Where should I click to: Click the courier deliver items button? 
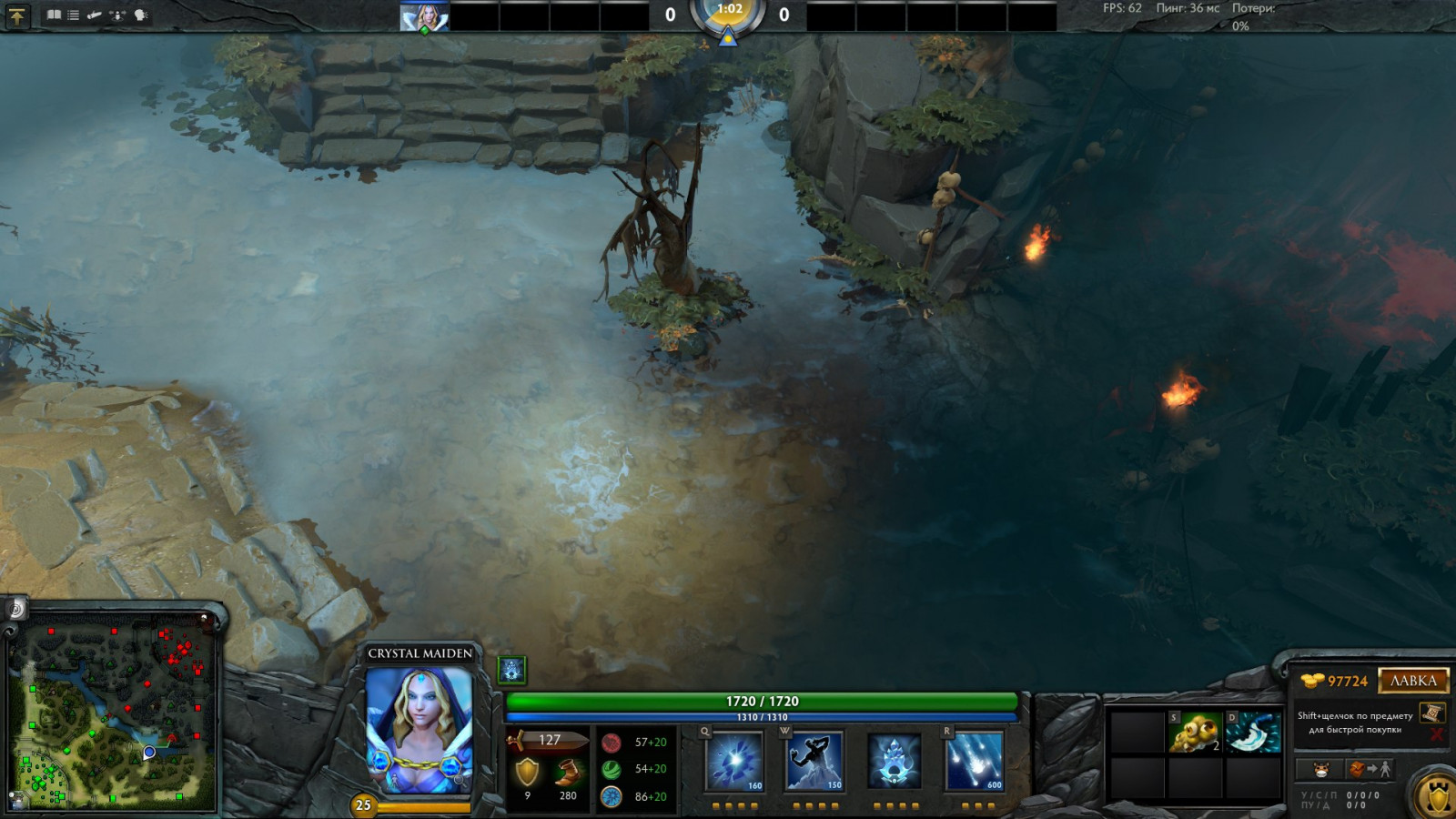click(x=1370, y=770)
